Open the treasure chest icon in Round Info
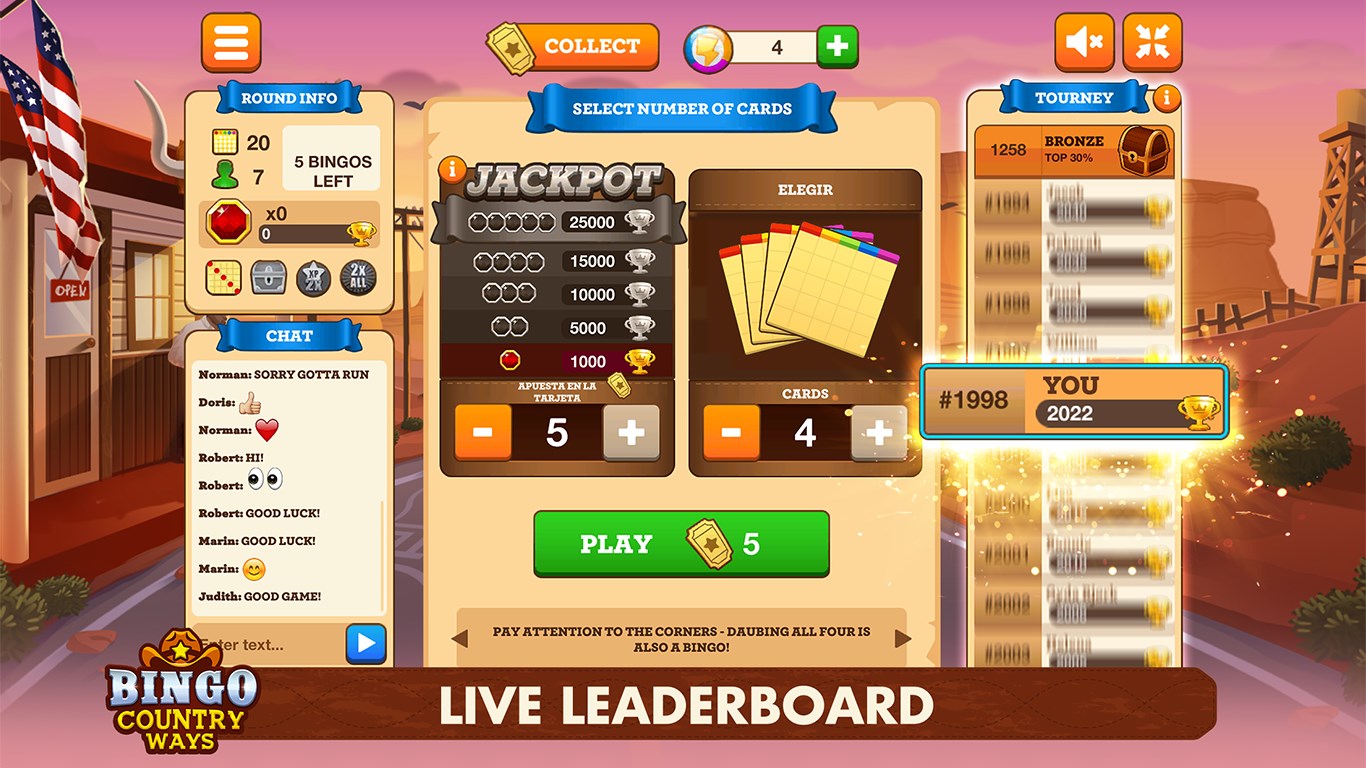Screen dimensions: 1366x768 270,277
